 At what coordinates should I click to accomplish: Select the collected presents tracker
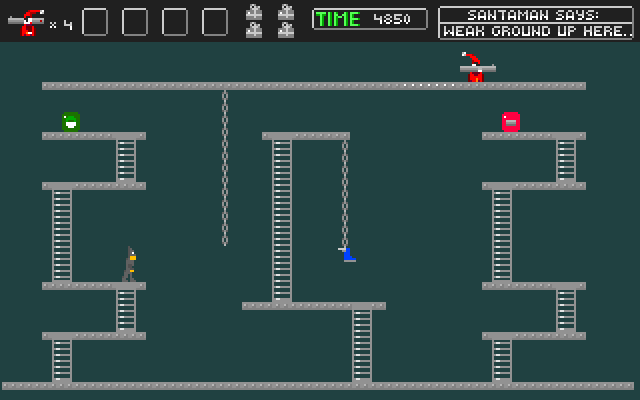tap(270, 21)
